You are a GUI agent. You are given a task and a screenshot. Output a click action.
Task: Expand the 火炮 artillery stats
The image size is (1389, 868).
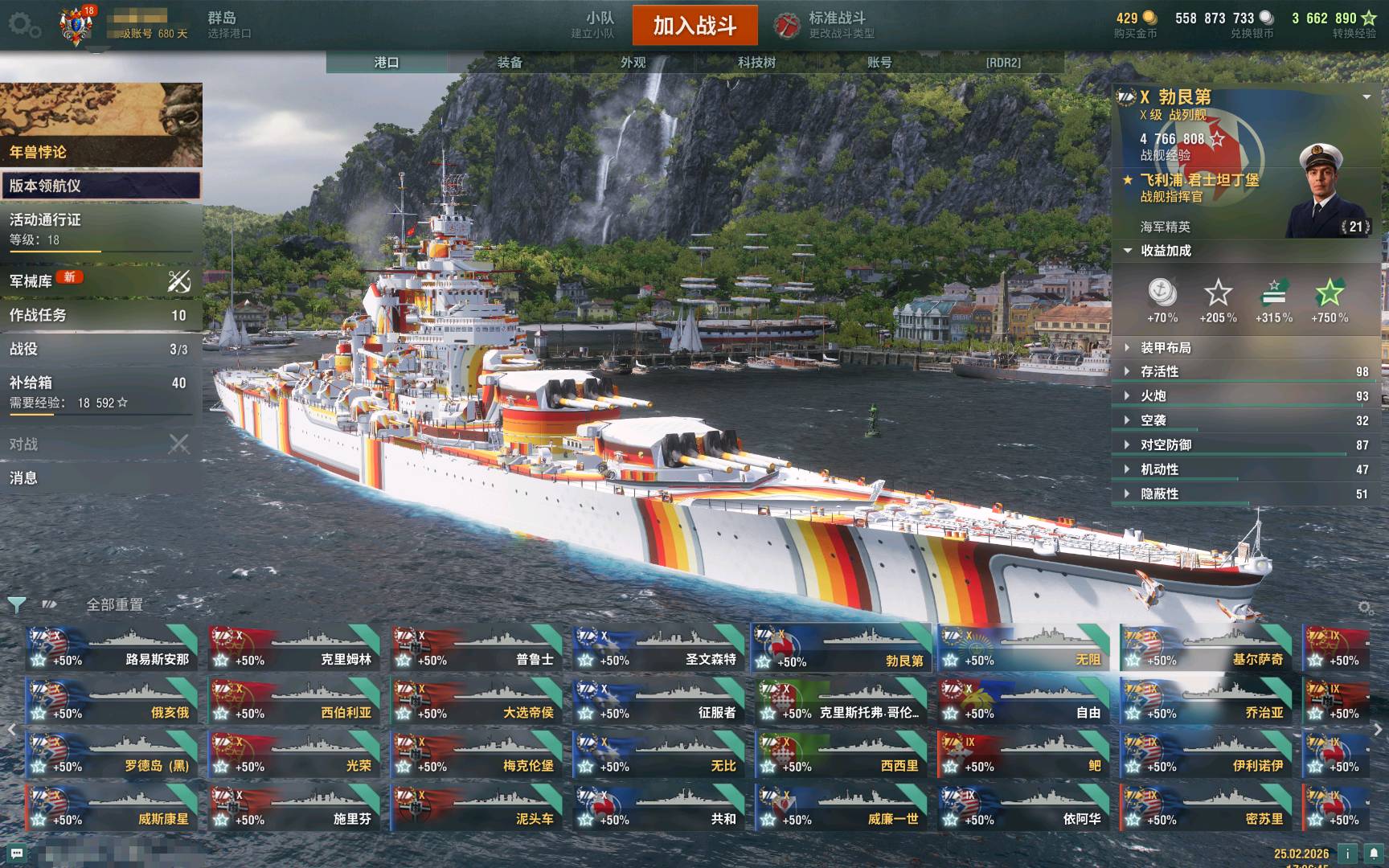1153,396
